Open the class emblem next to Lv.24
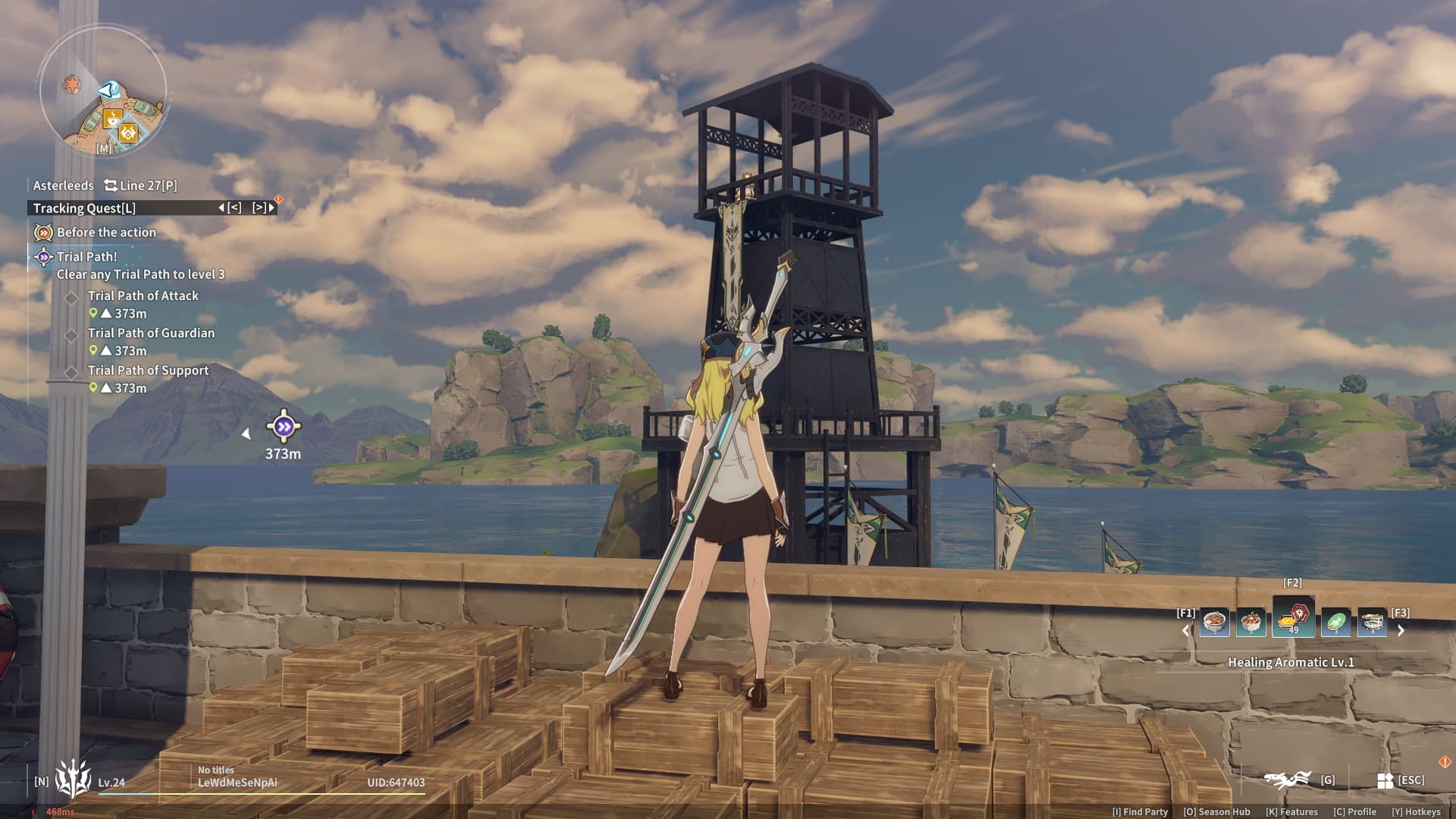This screenshot has height=819, width=1456. tap(73, 778)
